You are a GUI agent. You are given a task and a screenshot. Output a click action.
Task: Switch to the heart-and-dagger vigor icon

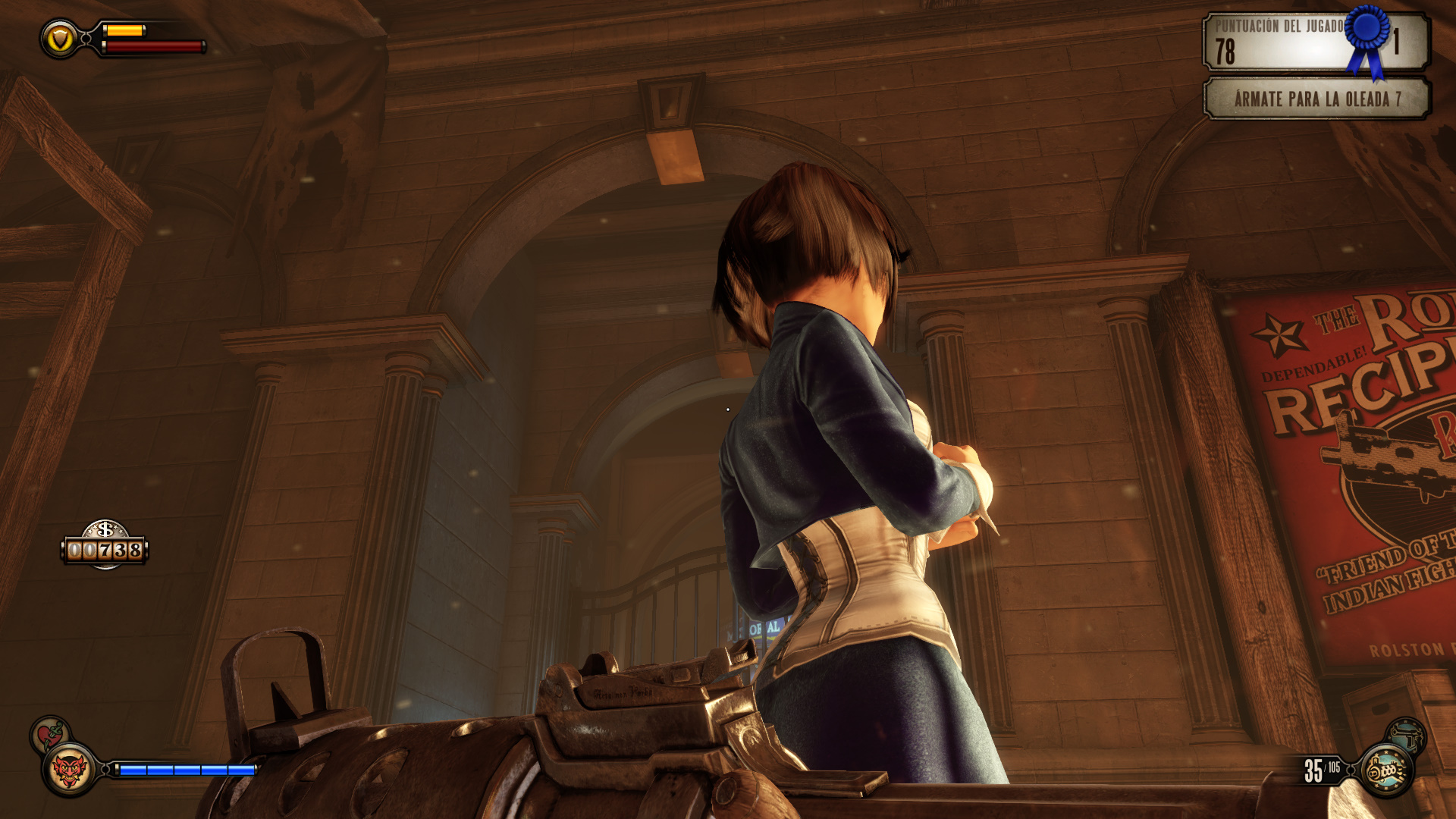pos(49,734)
